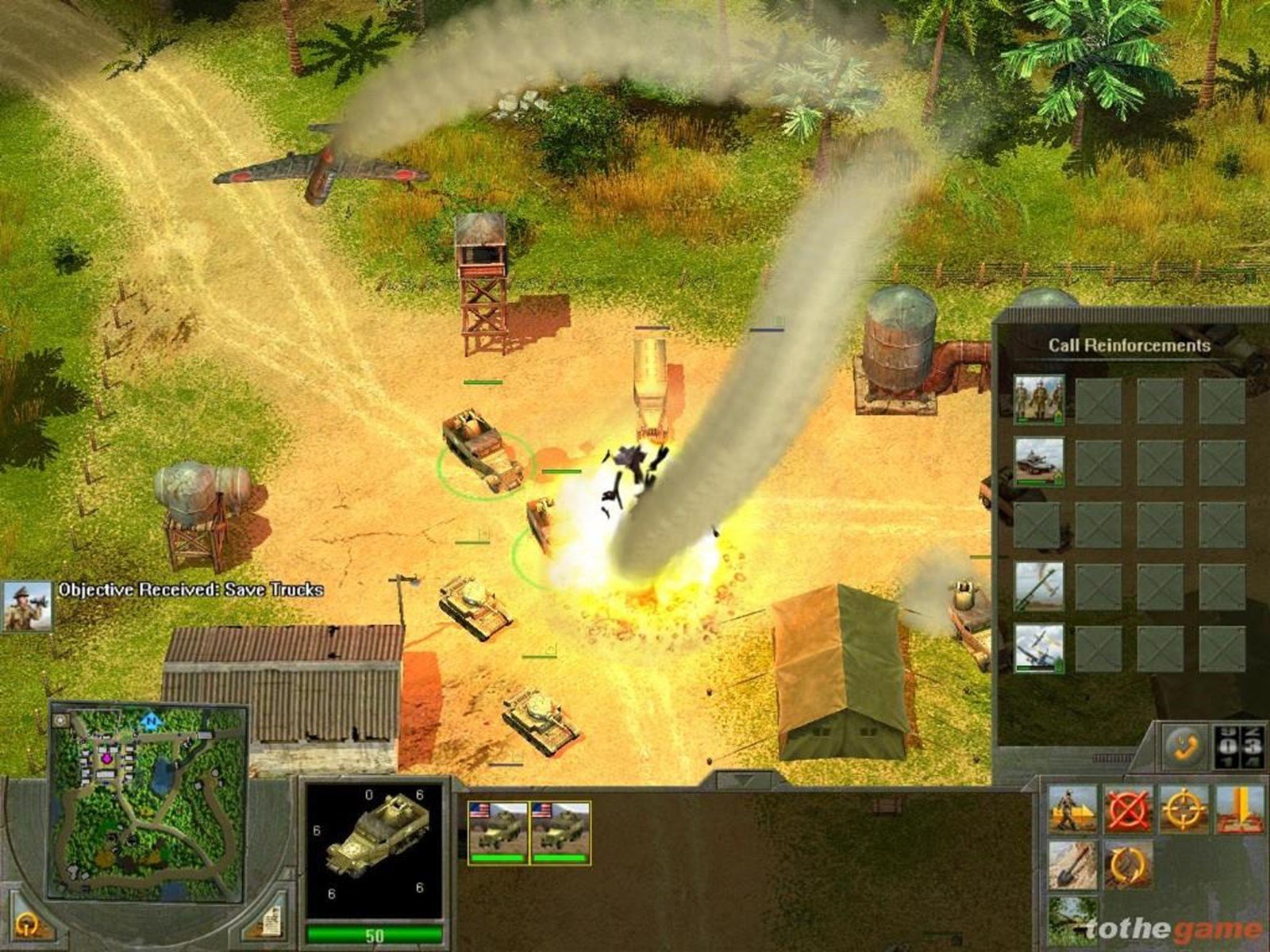Click the star emblem on the minimap
The height and width of the screenshot is (952, 1270).
[60, 720]
